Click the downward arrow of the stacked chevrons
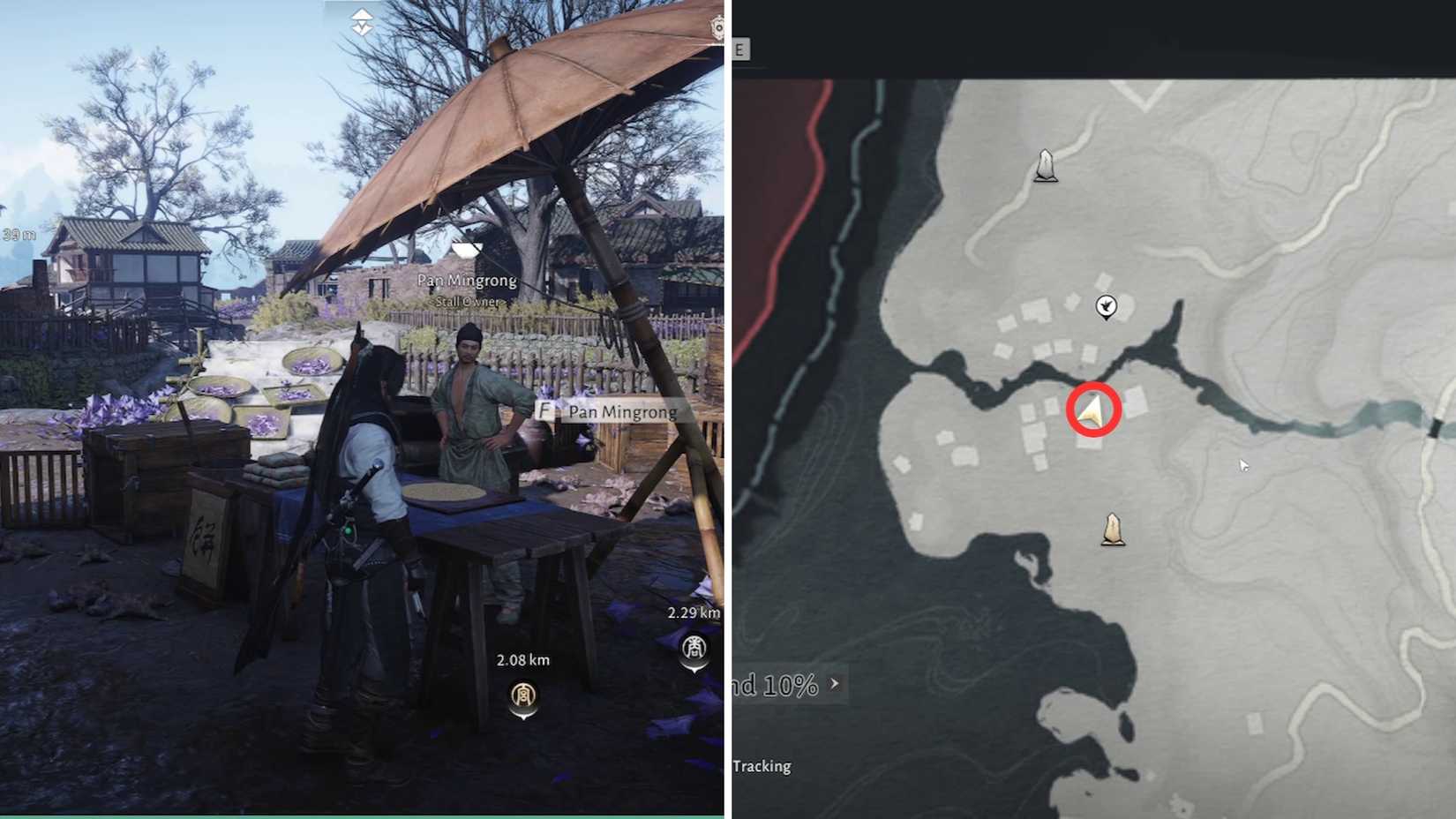Screen dimensions: 1456x819 362,26
